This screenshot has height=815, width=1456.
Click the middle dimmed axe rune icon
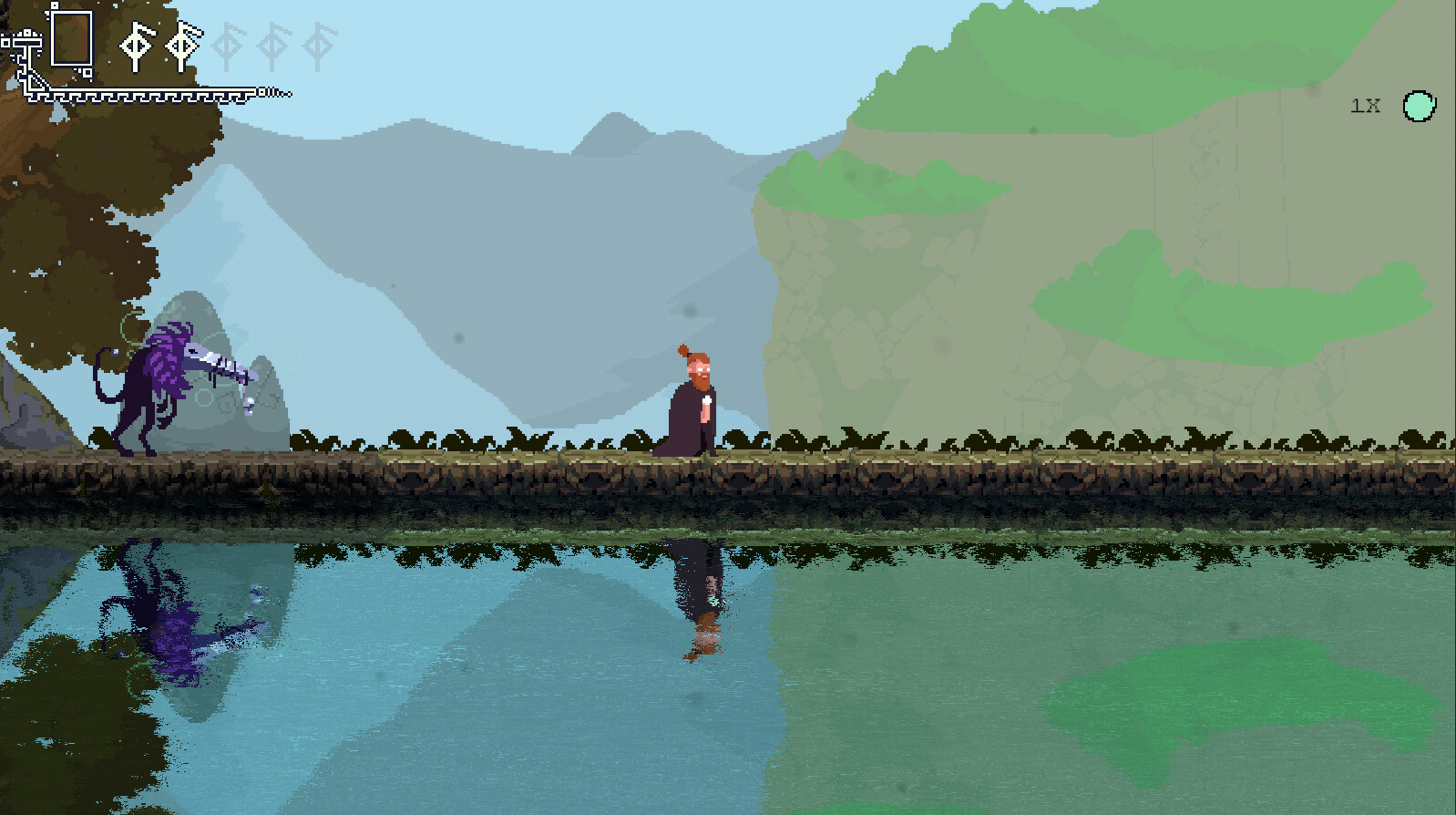(272, 44)
